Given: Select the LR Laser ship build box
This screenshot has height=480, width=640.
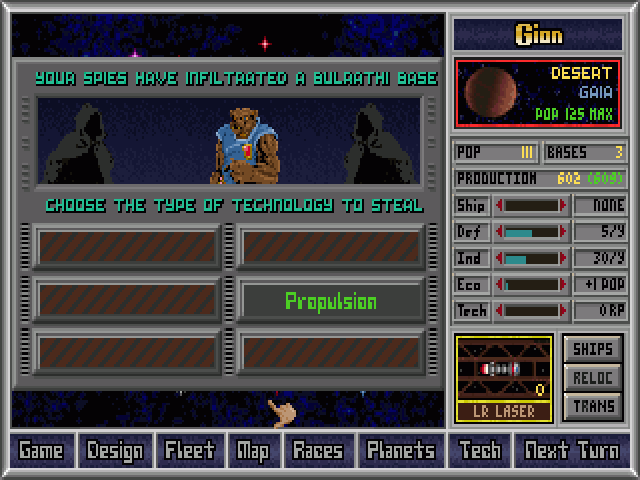Looking at the screenshot, I should point(504,377).
